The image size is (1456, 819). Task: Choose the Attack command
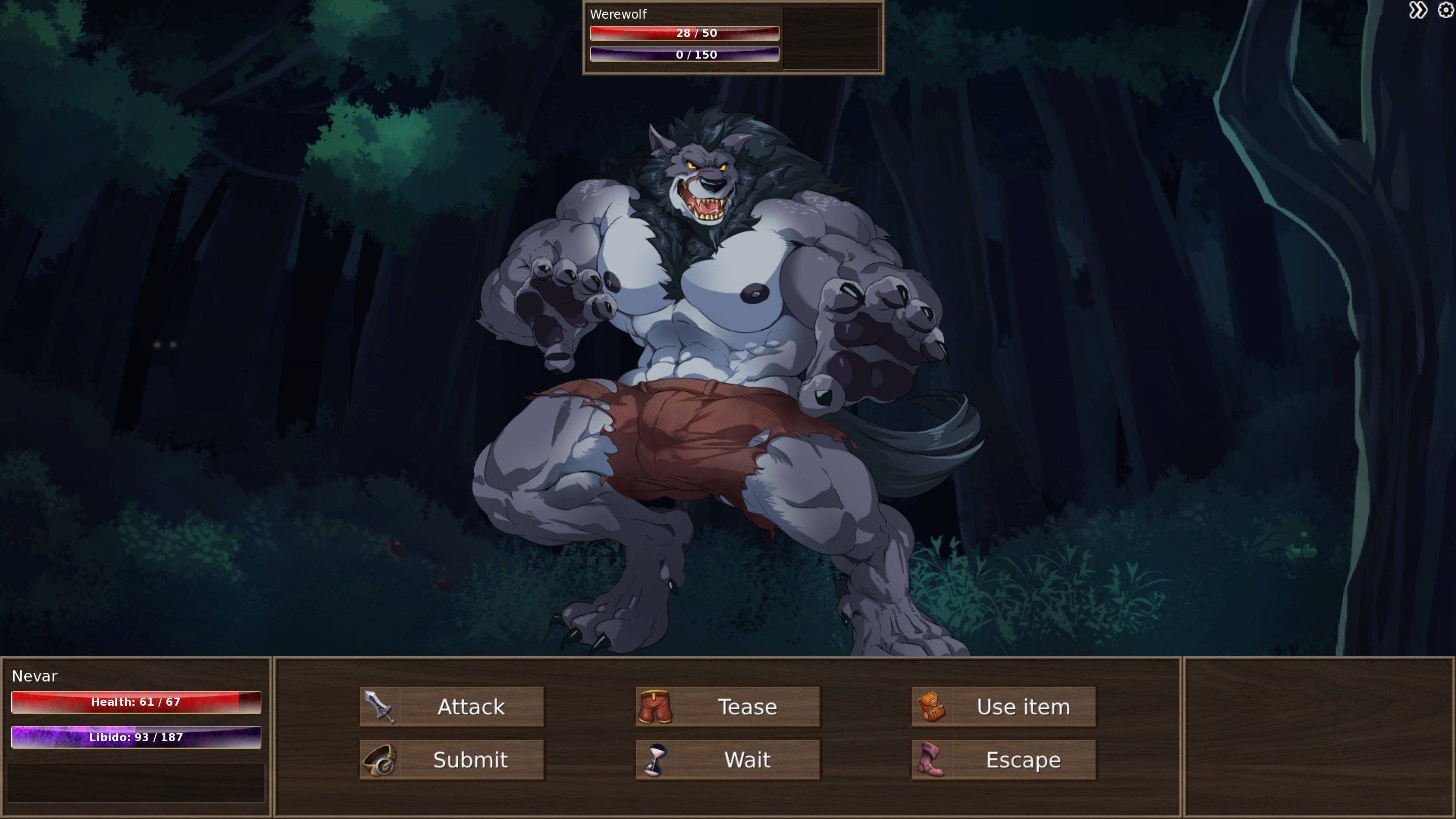click(x=452, y=707)
